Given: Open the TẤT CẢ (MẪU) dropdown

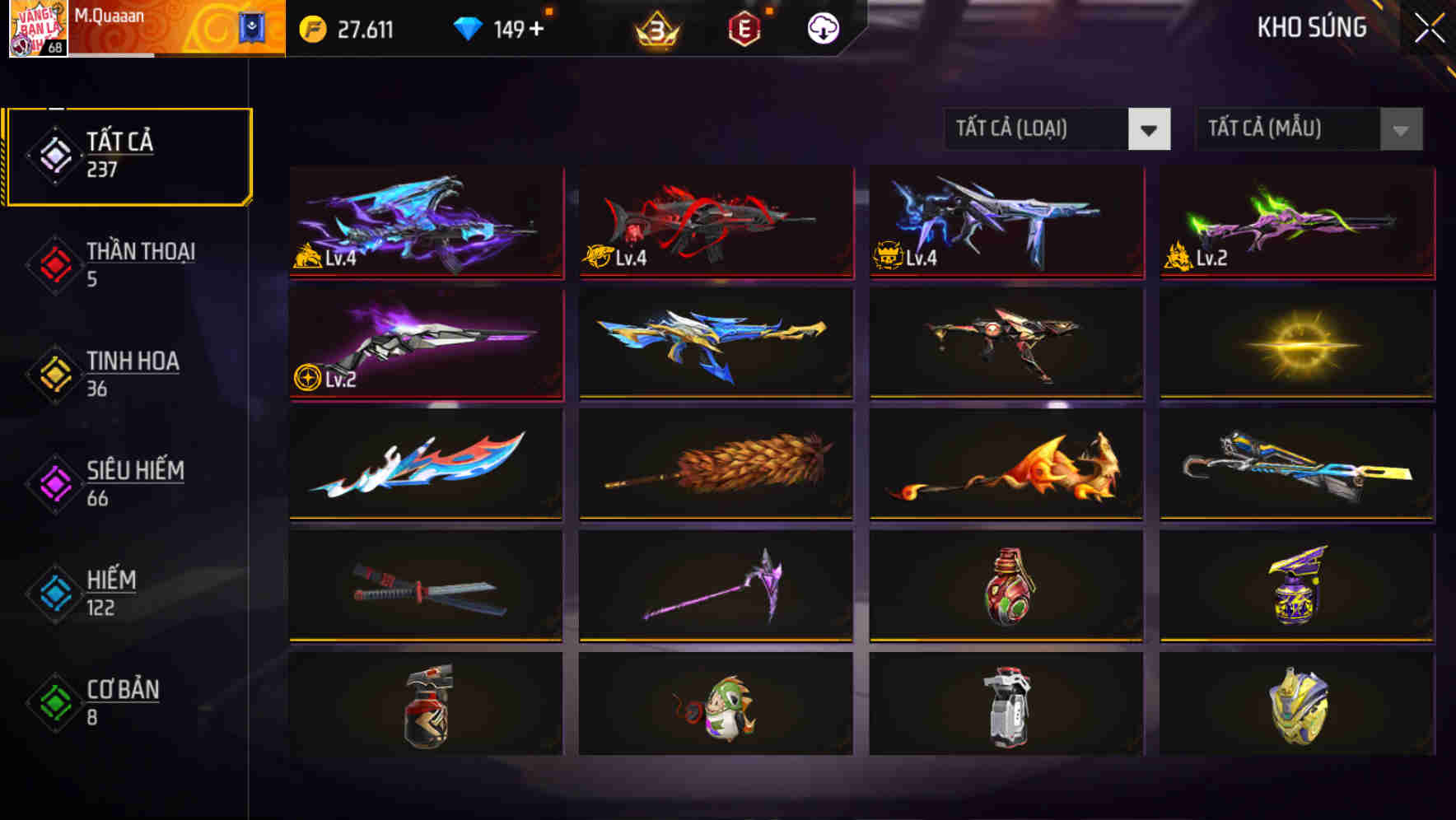Looking at the screenshot, I should tap(1285, 129).
